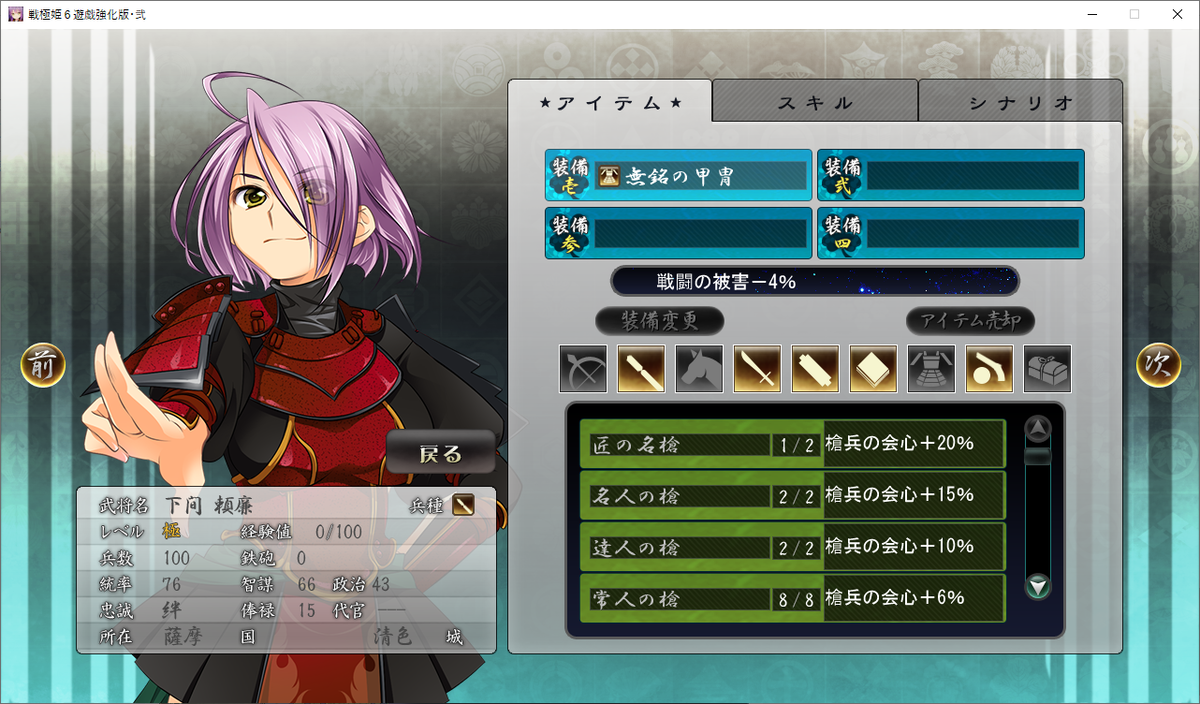Filter items by the sword icon

[758, 369]
